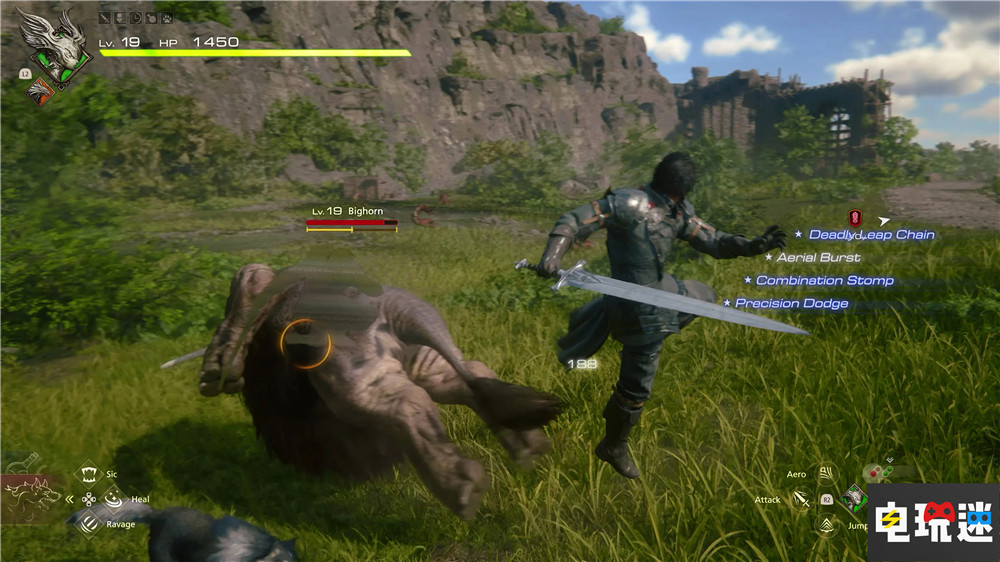Click the green Garuda Eikon ability icon
Viewport: 1000px width, 562px height.
click(856, 497)
